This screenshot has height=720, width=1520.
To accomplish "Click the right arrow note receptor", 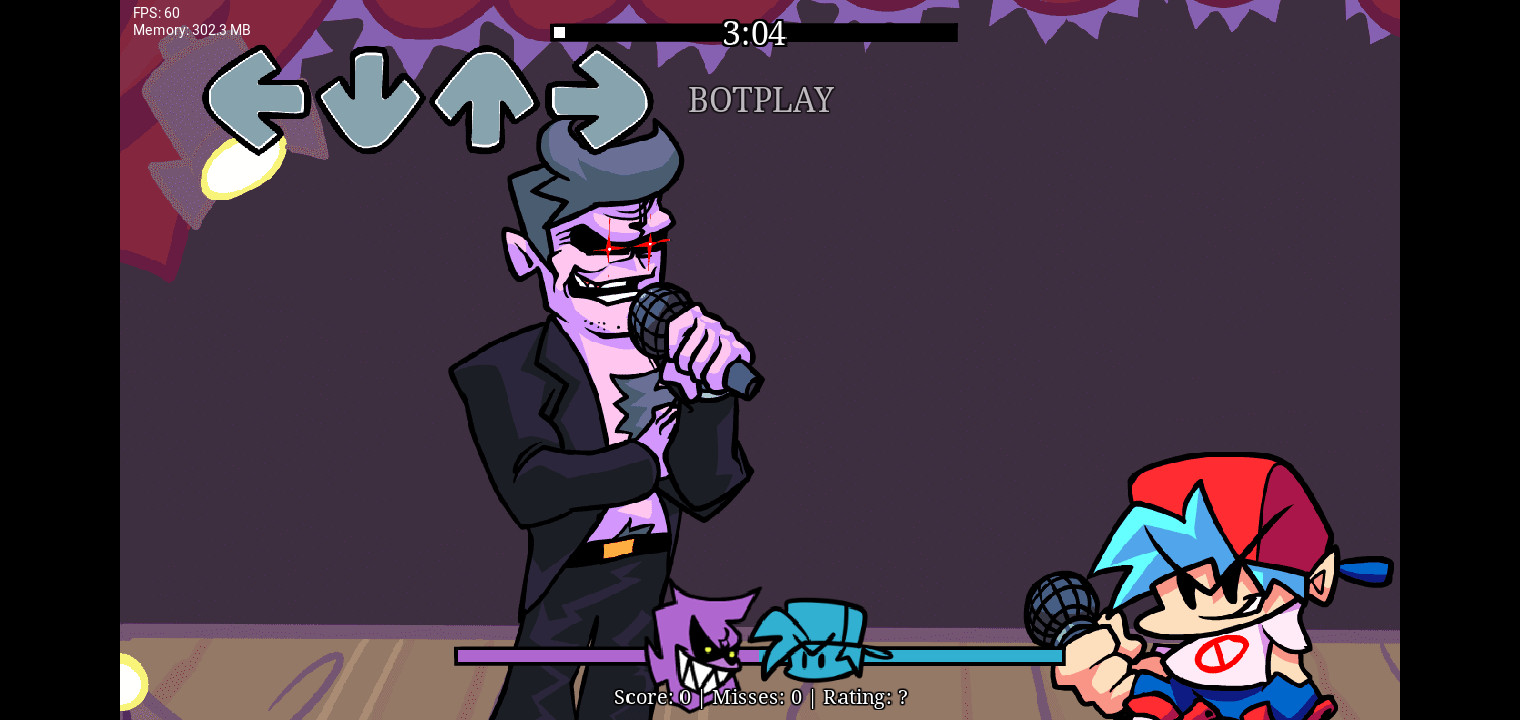I will (598, 100).
